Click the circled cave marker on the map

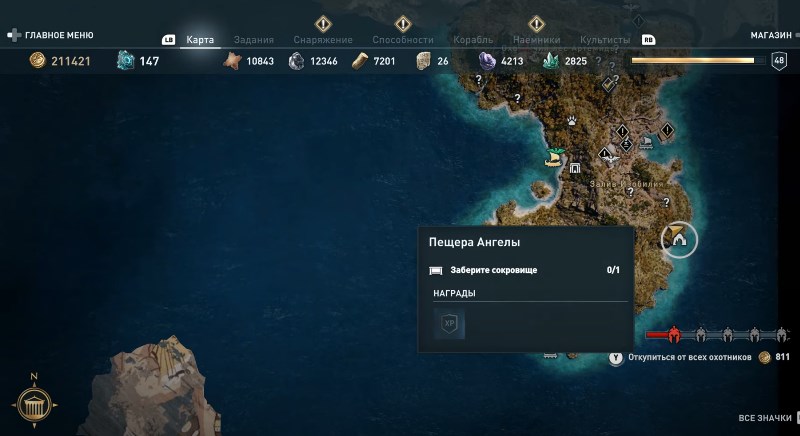tap(679, 238)
